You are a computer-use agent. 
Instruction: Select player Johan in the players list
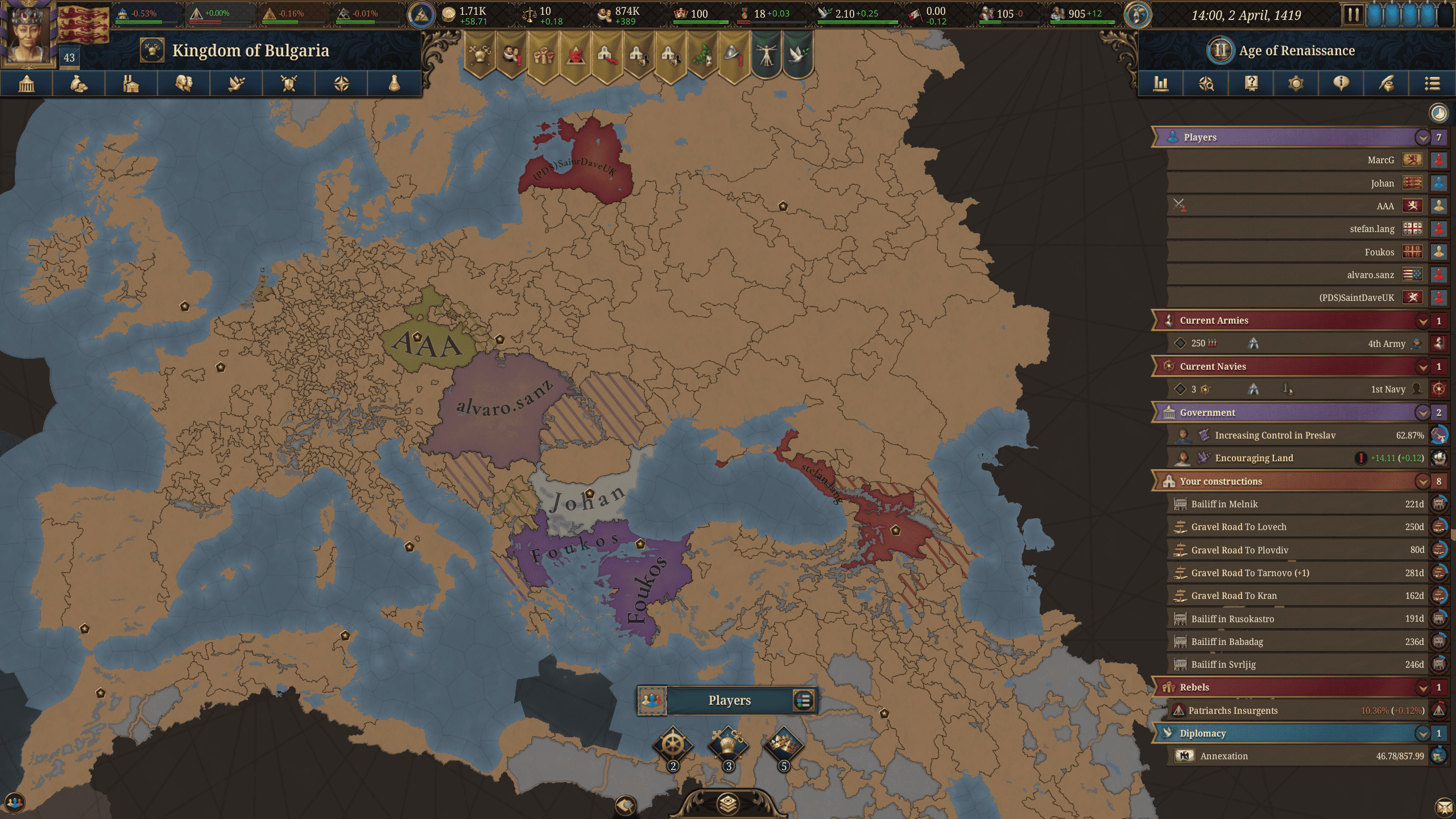click(x=1381, y=184)
